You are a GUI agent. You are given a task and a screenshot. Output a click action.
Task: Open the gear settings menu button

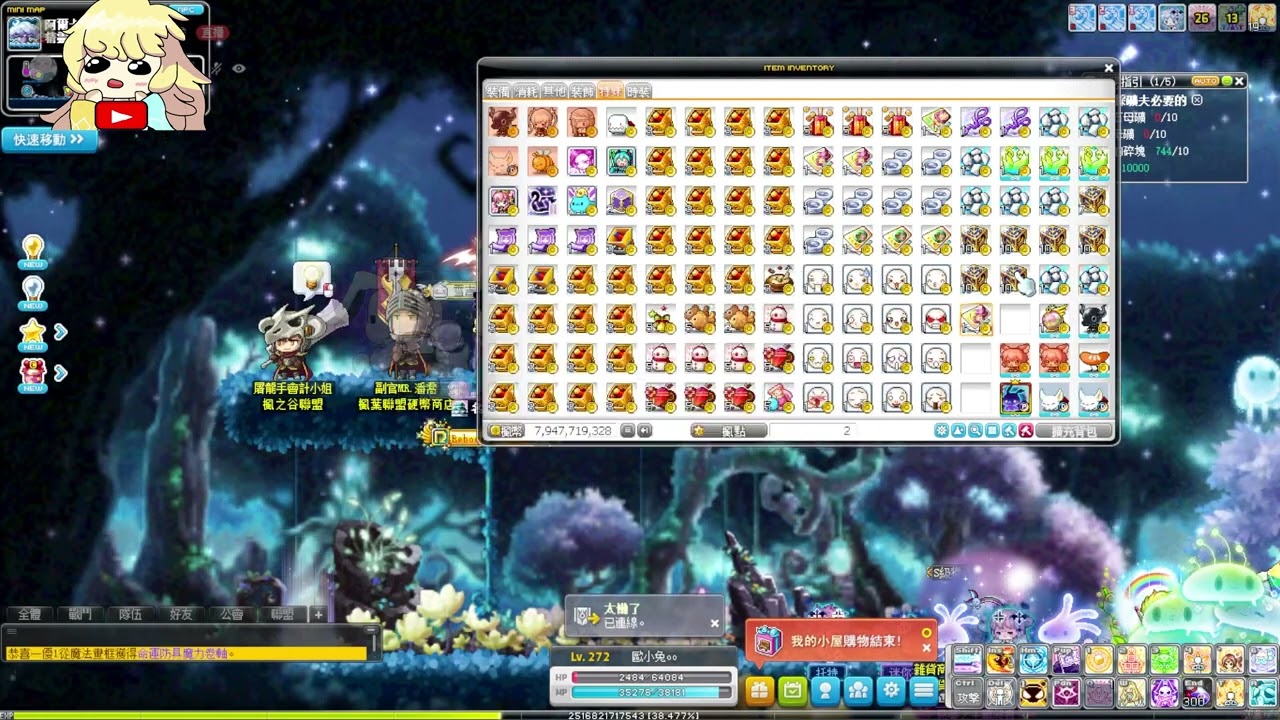click(891, 690)
